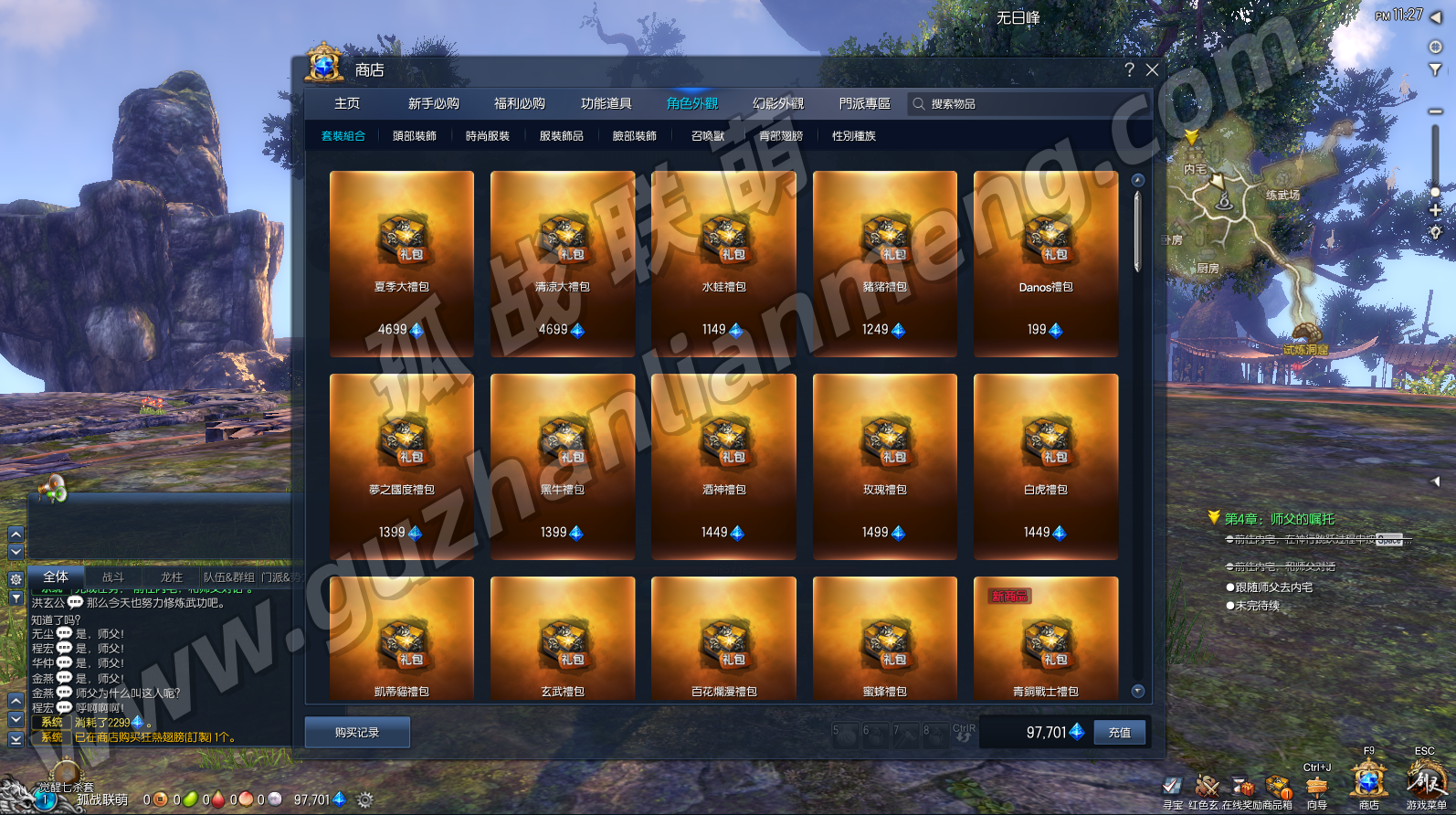Screen dimensions: 1456x815
Task: Select the 頭部裝飾 subcategory
Action: click(x=415, y=136)
